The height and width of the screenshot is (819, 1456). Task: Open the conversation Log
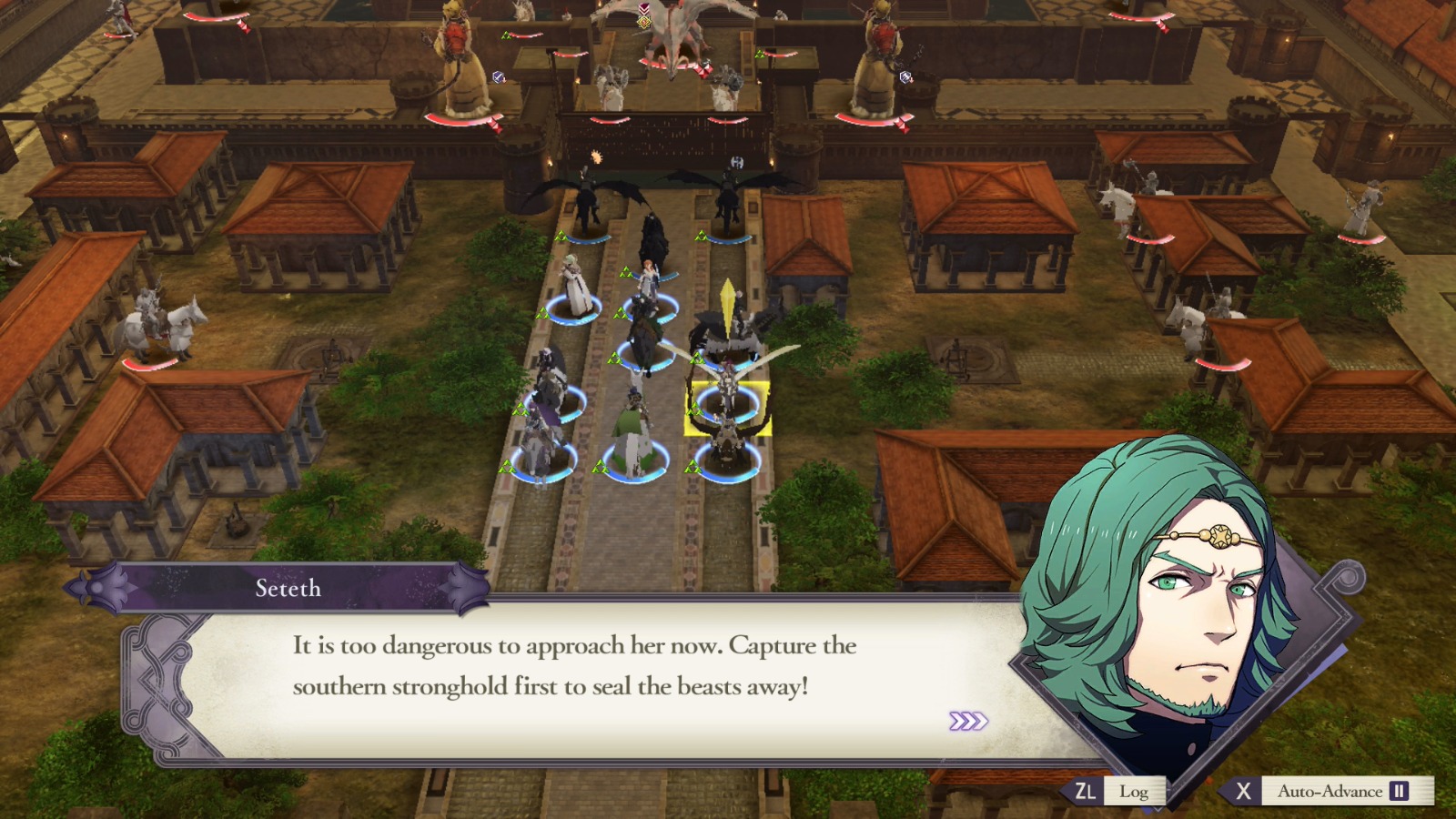point(1133,792)
